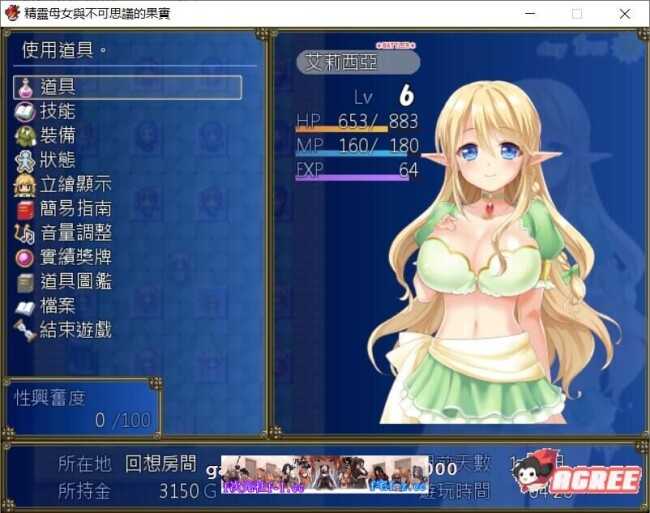Open the 道具 items menu
Screen dimensions: 650x513
[127, 87]
